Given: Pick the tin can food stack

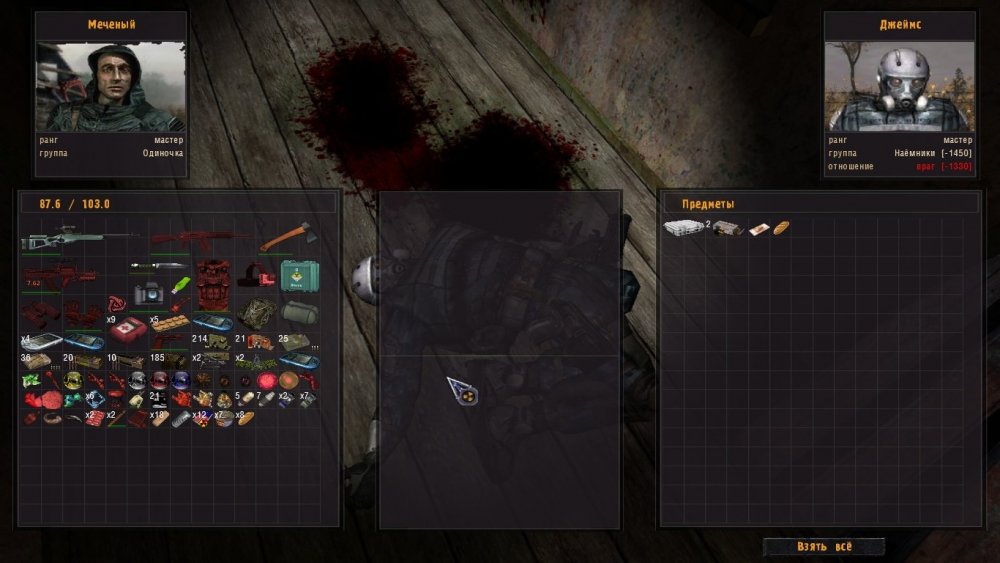Looking at the screenshot, I should (x=226, y=418).
